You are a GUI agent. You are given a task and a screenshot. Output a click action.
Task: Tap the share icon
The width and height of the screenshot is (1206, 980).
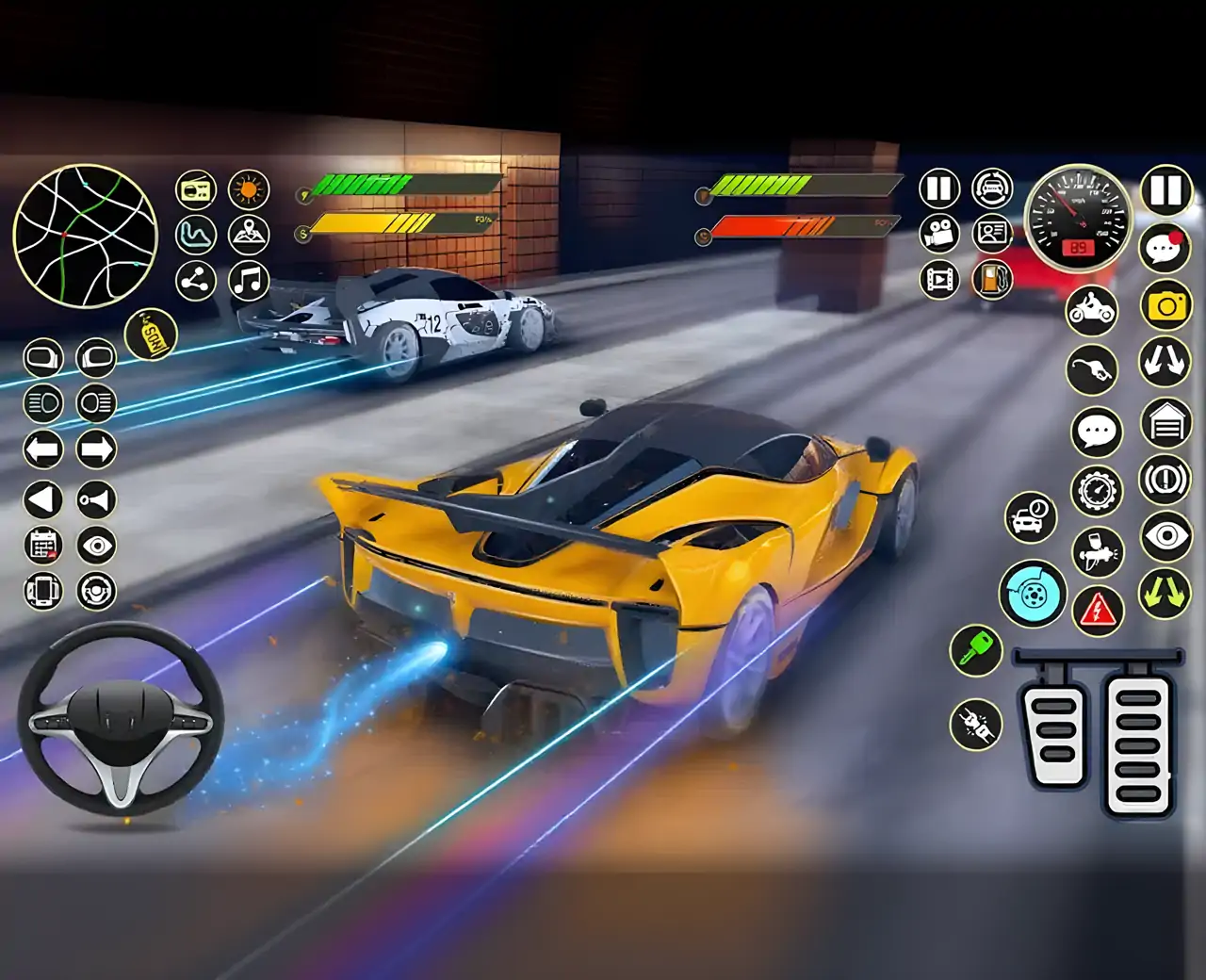tap(196, 280)
